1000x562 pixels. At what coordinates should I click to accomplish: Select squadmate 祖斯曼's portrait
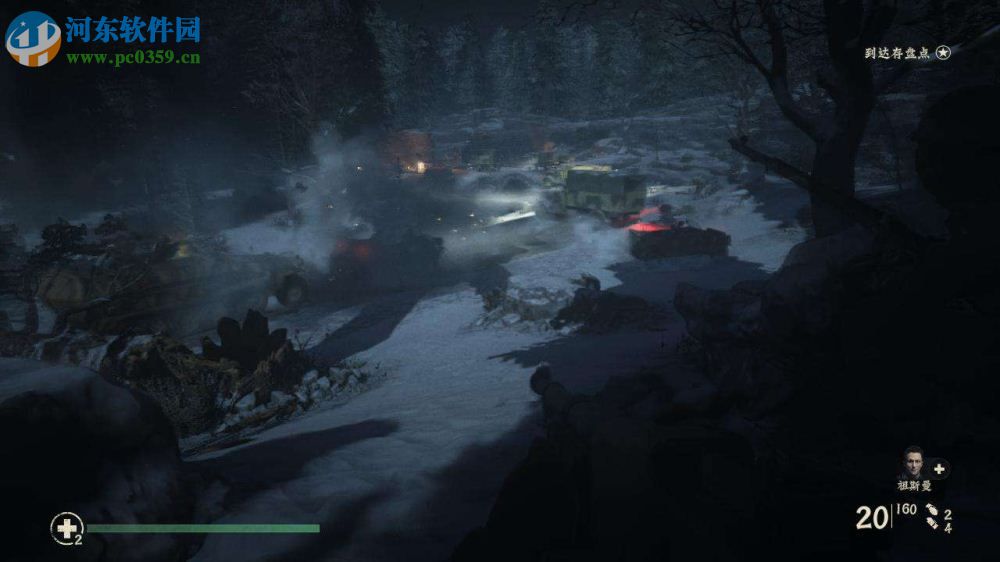click(913, 463)
